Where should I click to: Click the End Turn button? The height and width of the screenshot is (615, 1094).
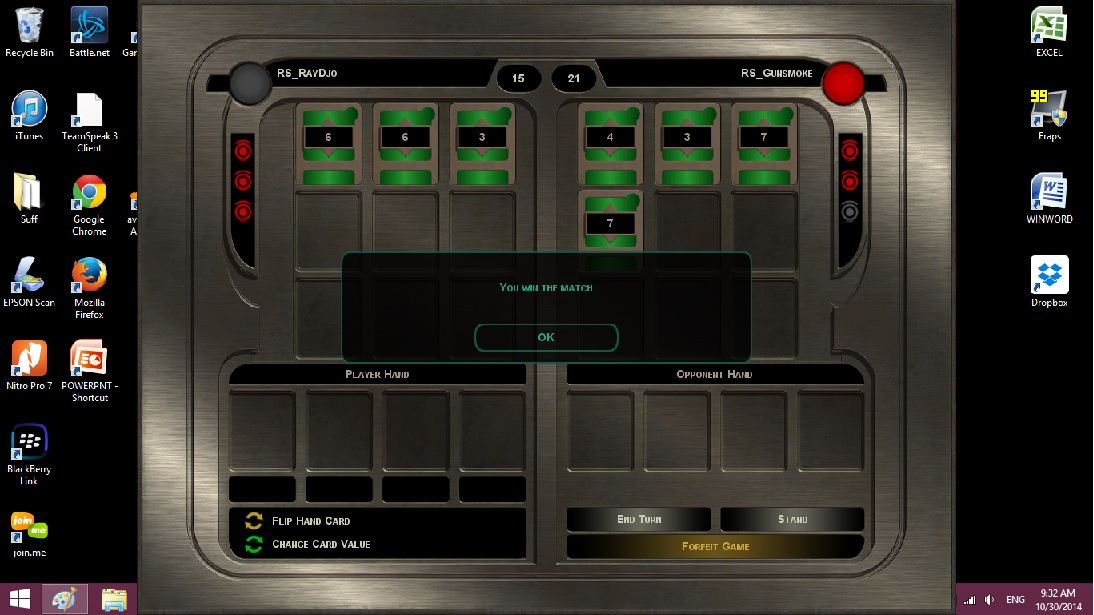tap(639, 519)
